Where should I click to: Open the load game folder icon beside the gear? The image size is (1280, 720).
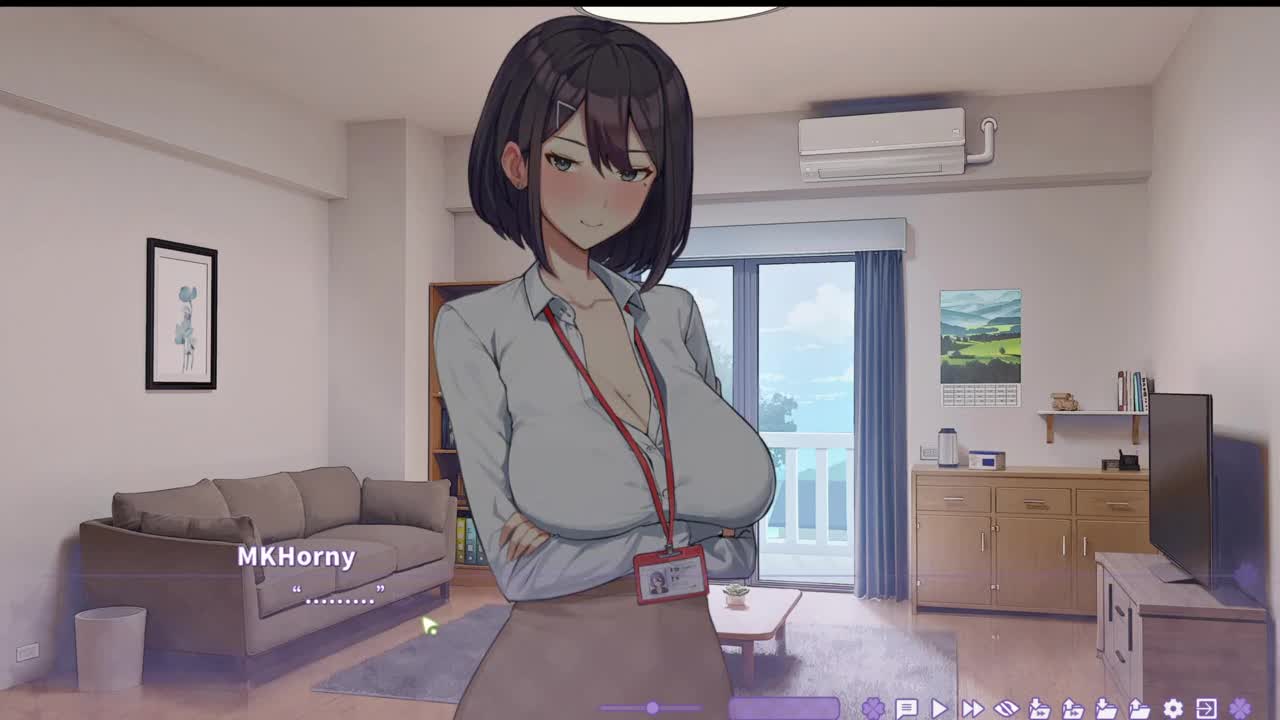click(1139, 709)
